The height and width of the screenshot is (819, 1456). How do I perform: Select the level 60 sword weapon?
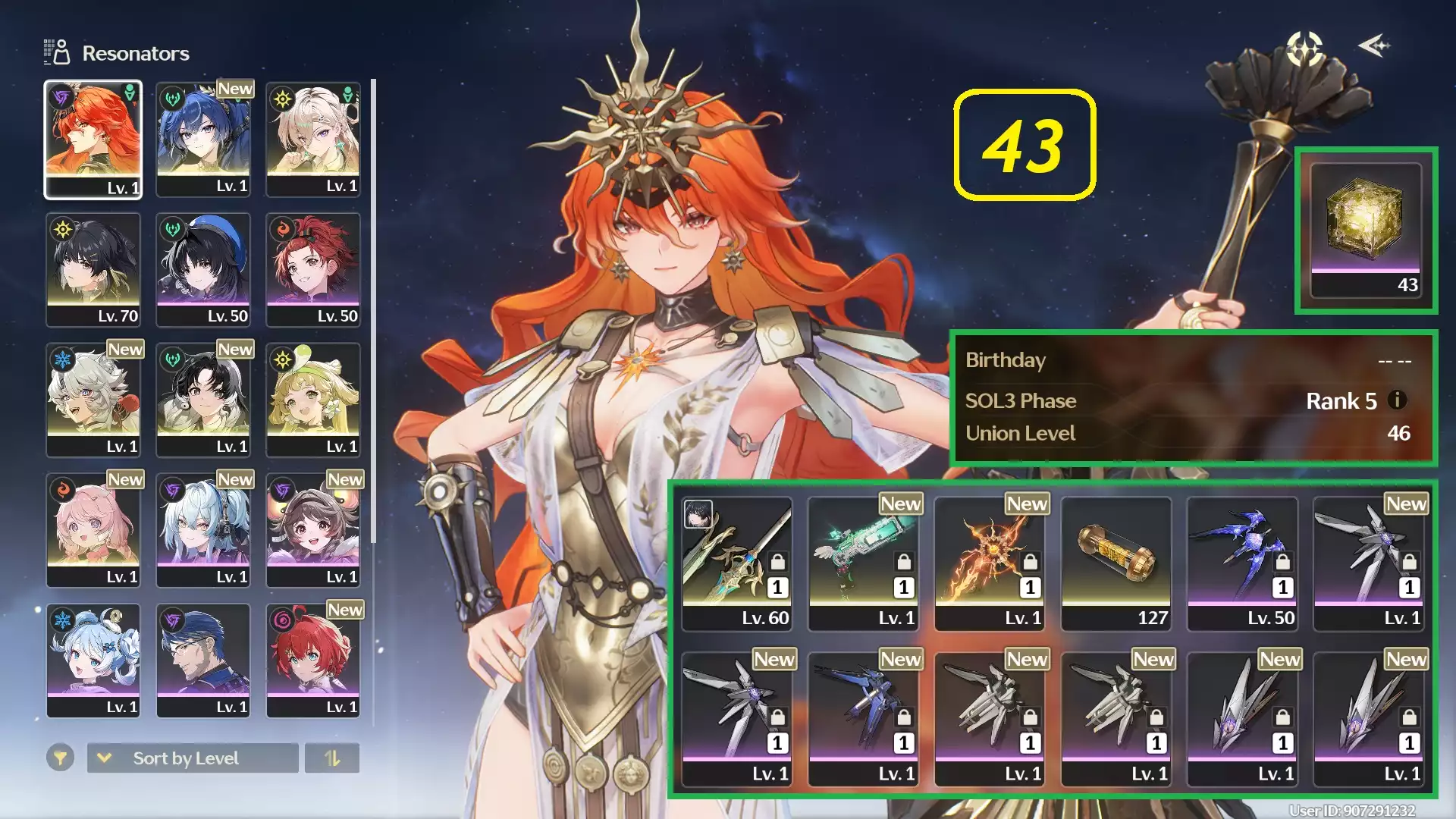[x=737, y=563]
